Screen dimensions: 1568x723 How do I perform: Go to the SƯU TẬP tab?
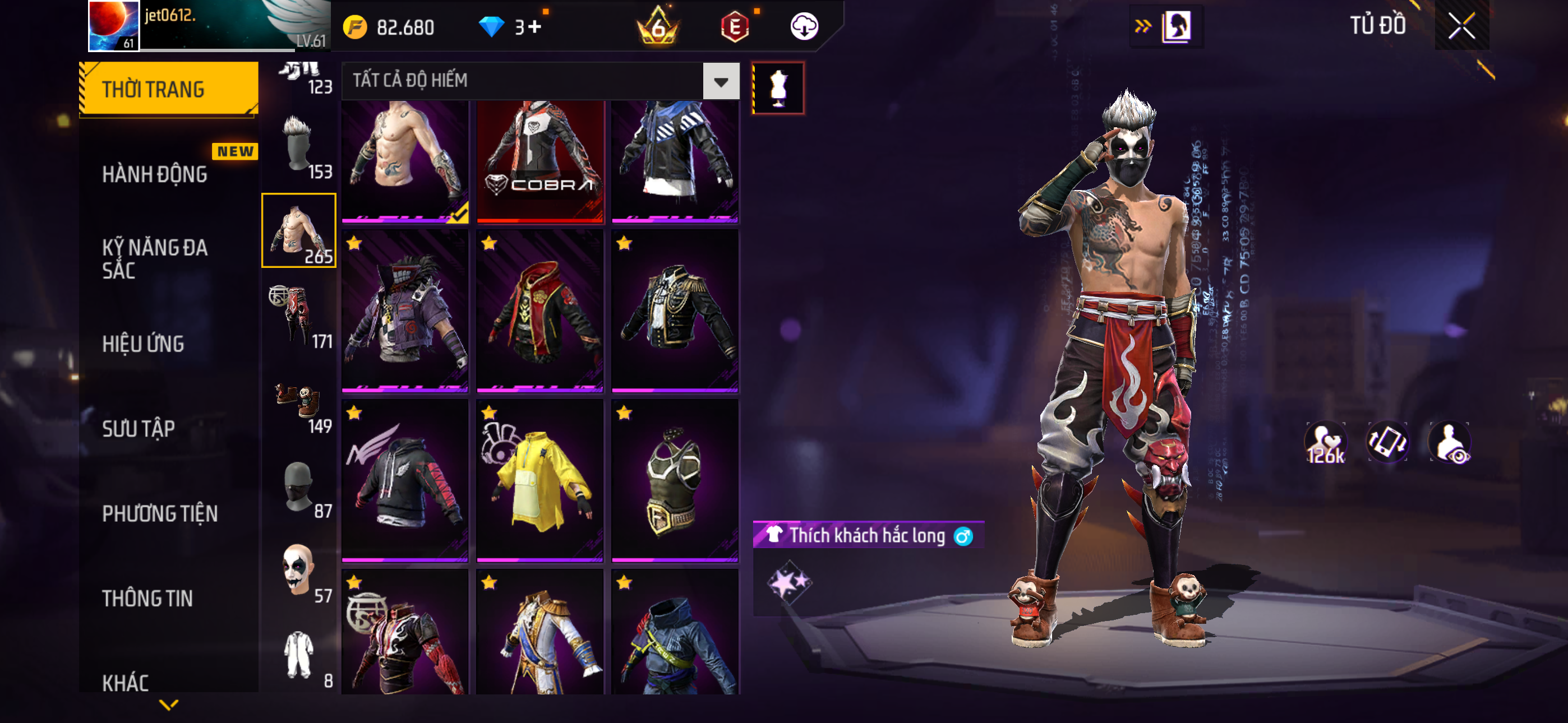[x=138, y=429]
